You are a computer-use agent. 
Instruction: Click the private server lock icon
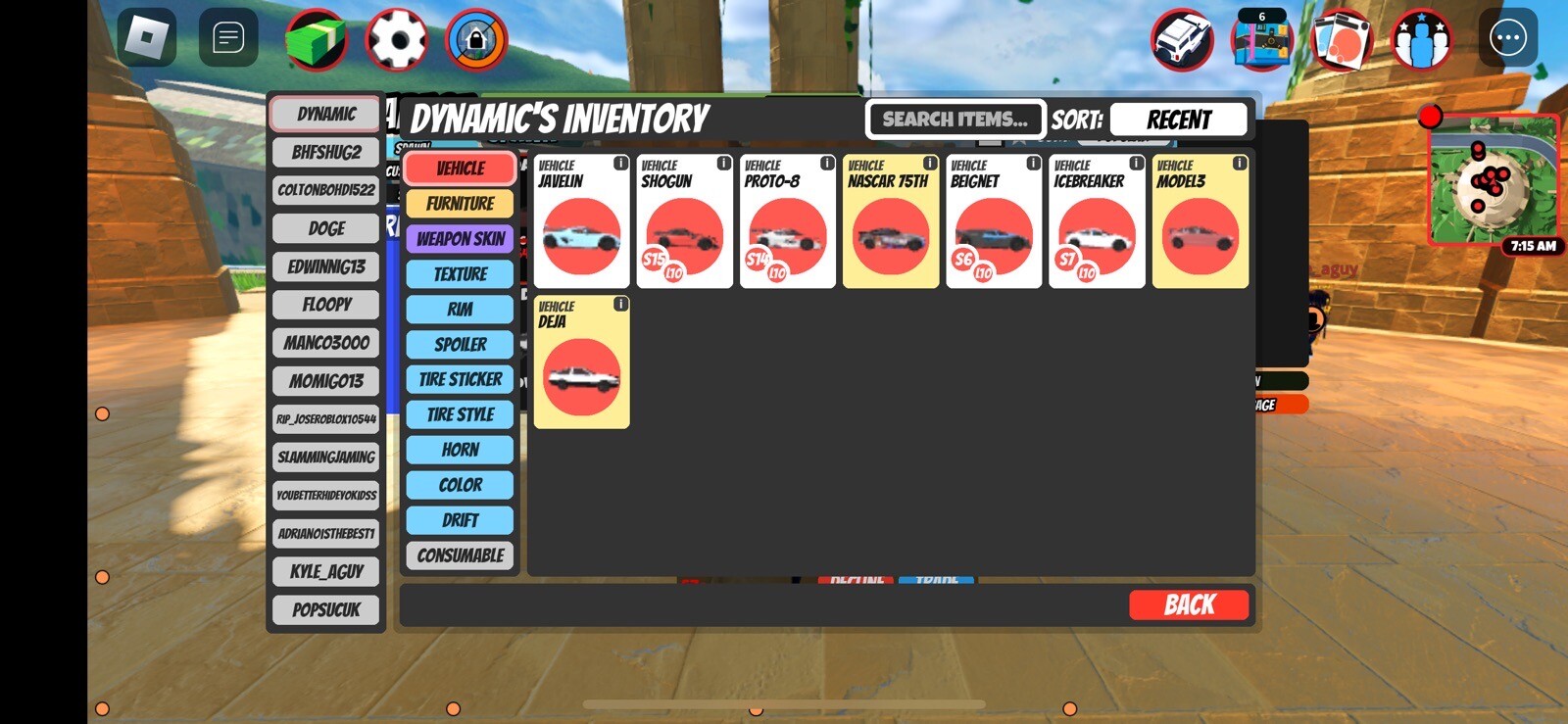pos(477,40)
